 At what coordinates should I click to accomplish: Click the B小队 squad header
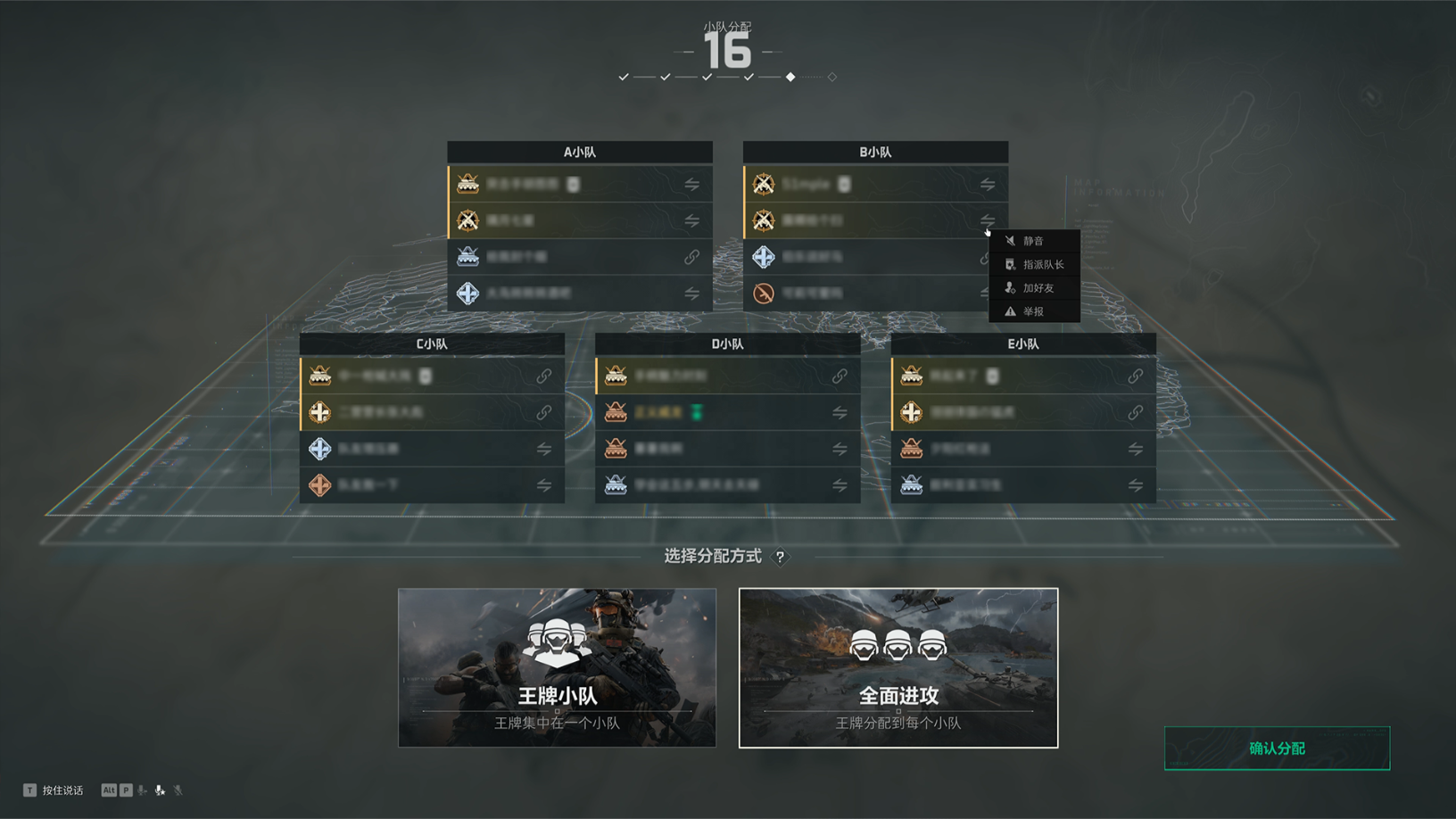coord(875,152)
